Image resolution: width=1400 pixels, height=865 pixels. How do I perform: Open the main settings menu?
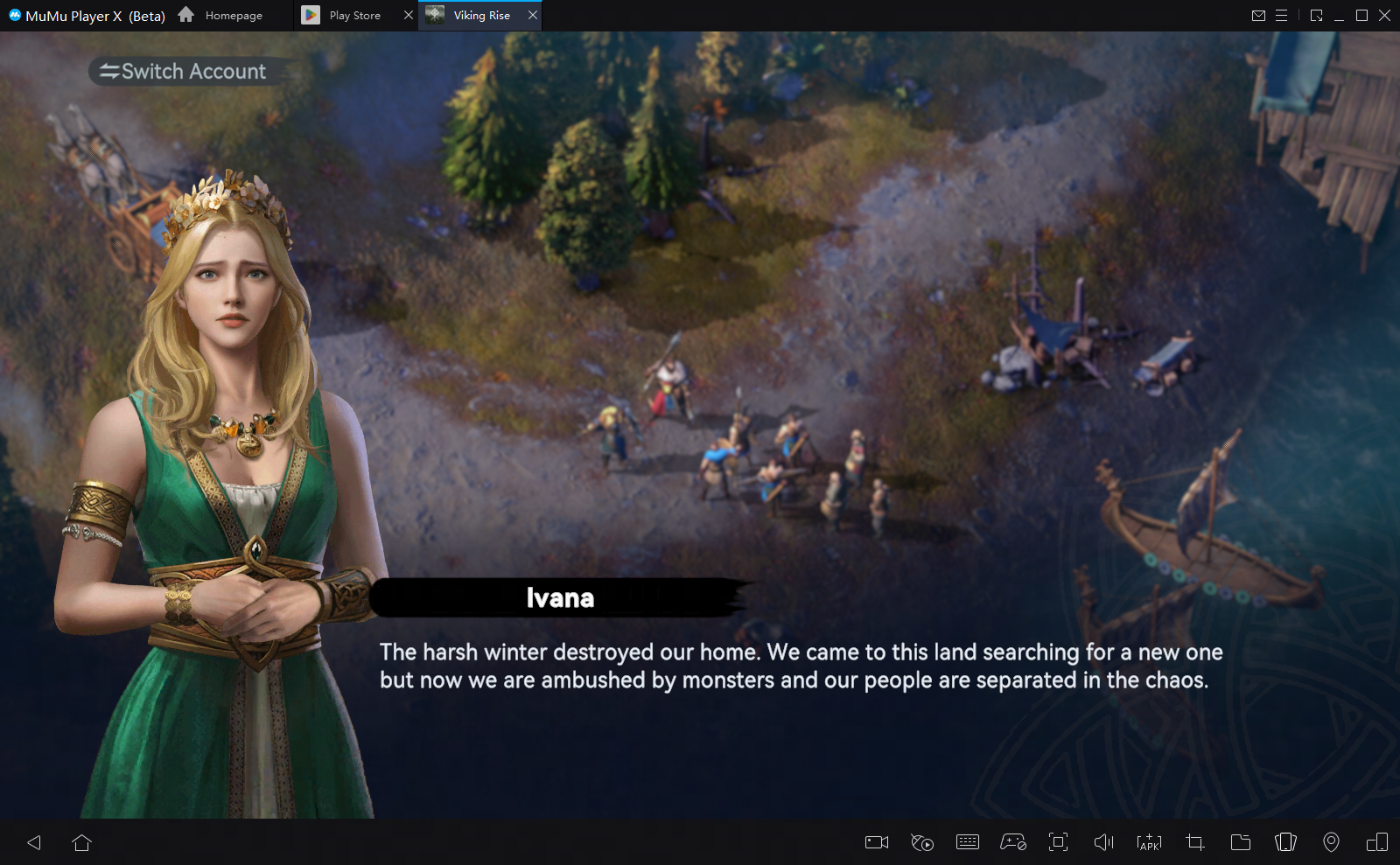click(x=1283, y=15)
